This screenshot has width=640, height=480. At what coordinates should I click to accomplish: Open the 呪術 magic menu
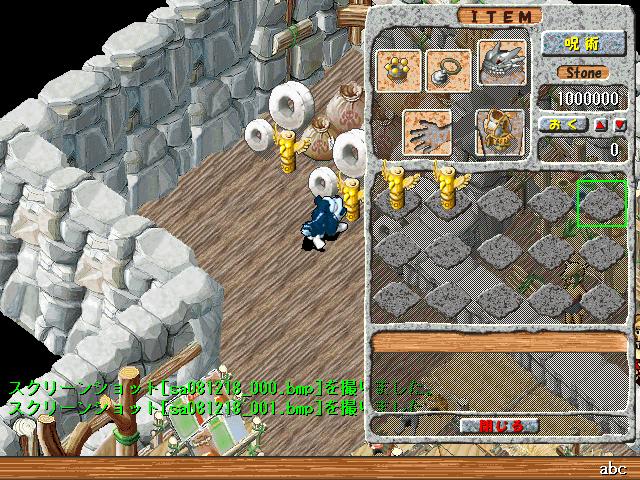pyautogui.click(x=582, y=44)
